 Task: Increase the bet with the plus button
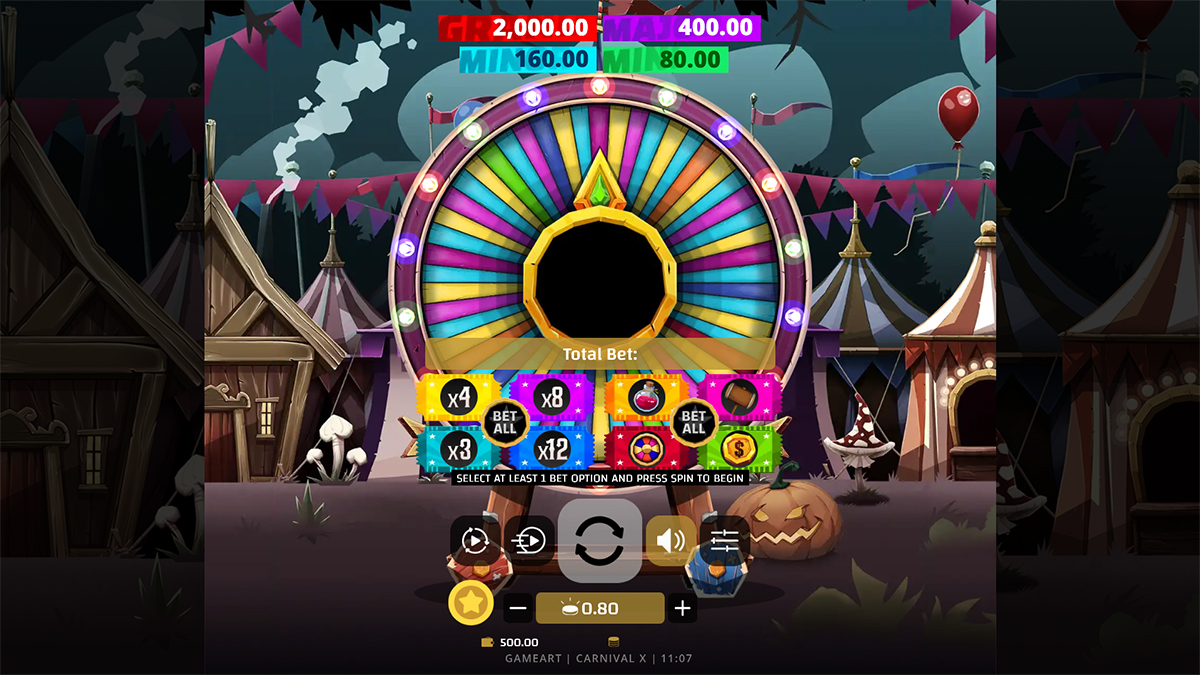(x=682, y=608)
